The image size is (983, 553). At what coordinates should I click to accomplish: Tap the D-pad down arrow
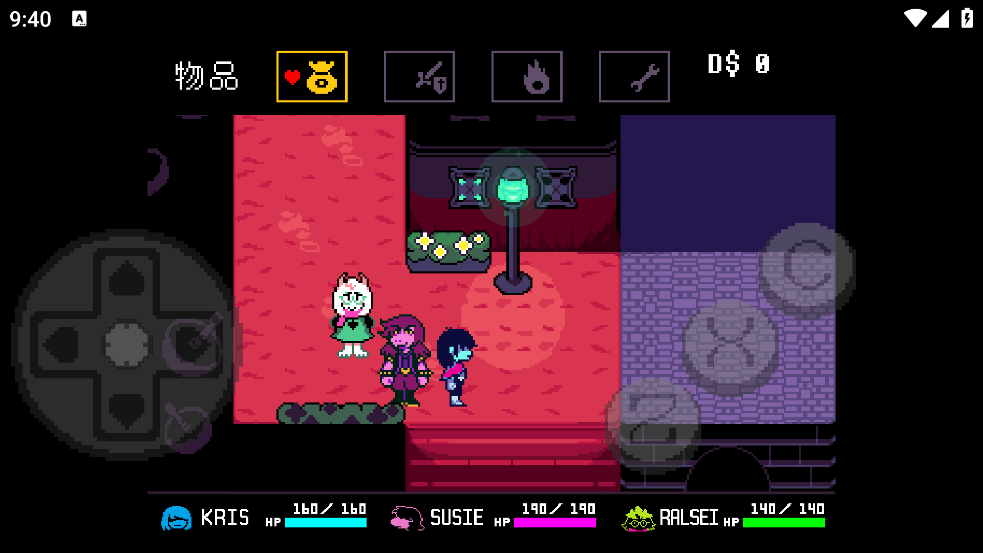pos(126,408)
